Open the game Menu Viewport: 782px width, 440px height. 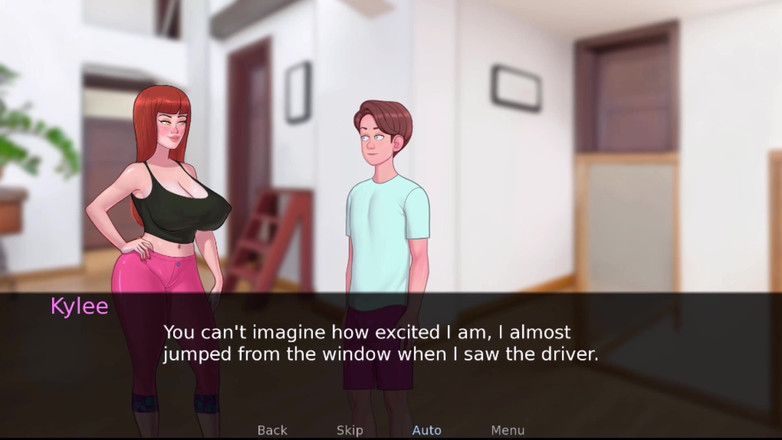507,430
